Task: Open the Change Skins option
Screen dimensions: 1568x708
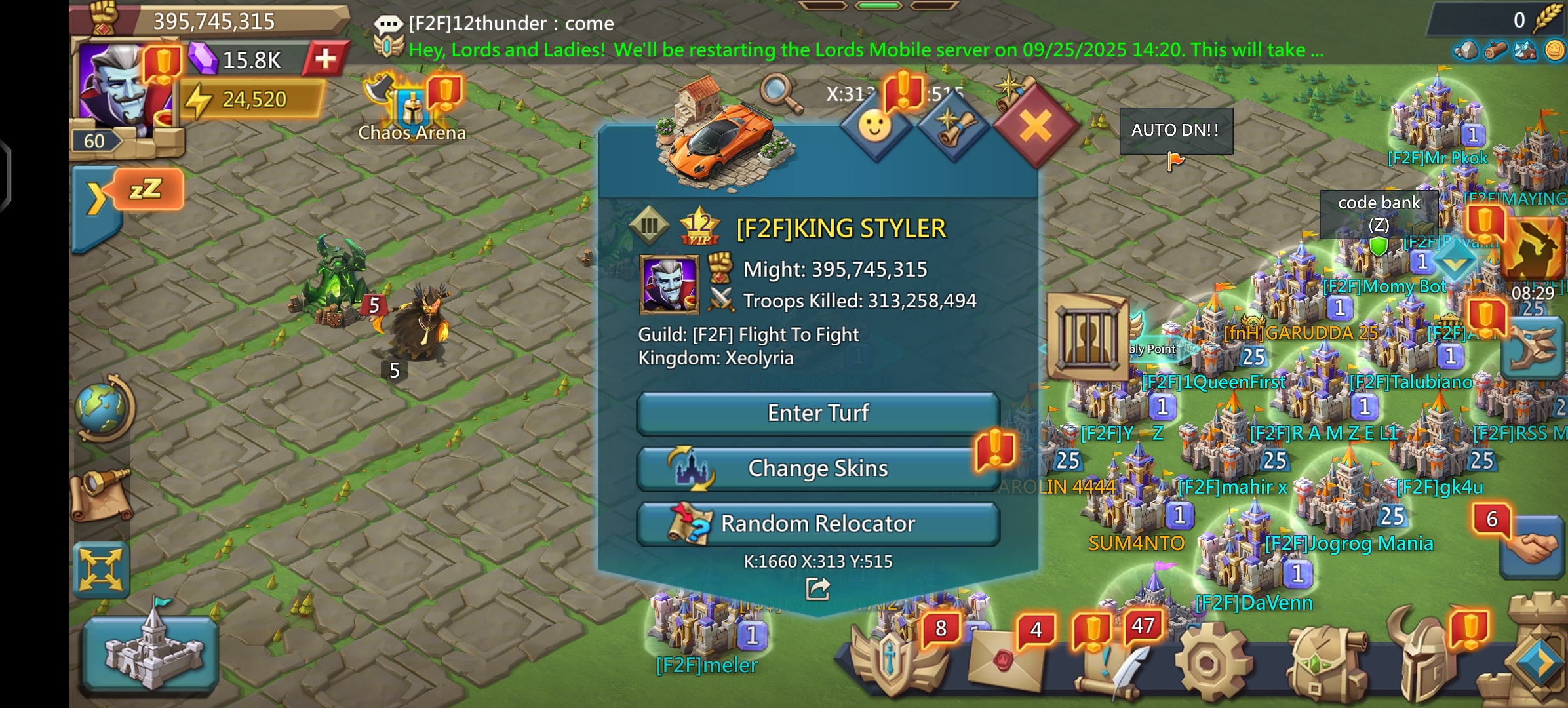Action: tap(817, 469)
